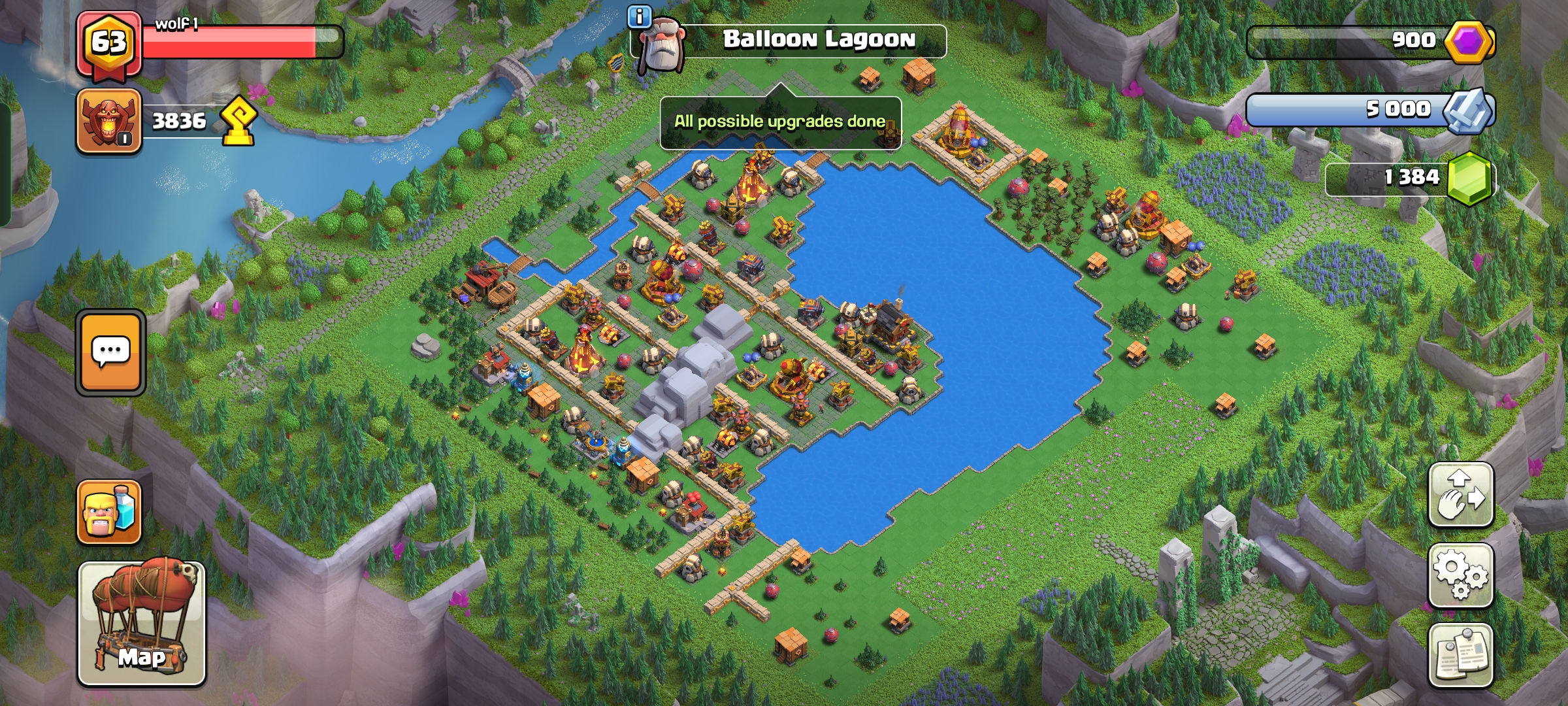Screen dimensions: 1568x706
Task: Open the level 63 player profile badge
Action: (x=108, y=44)
